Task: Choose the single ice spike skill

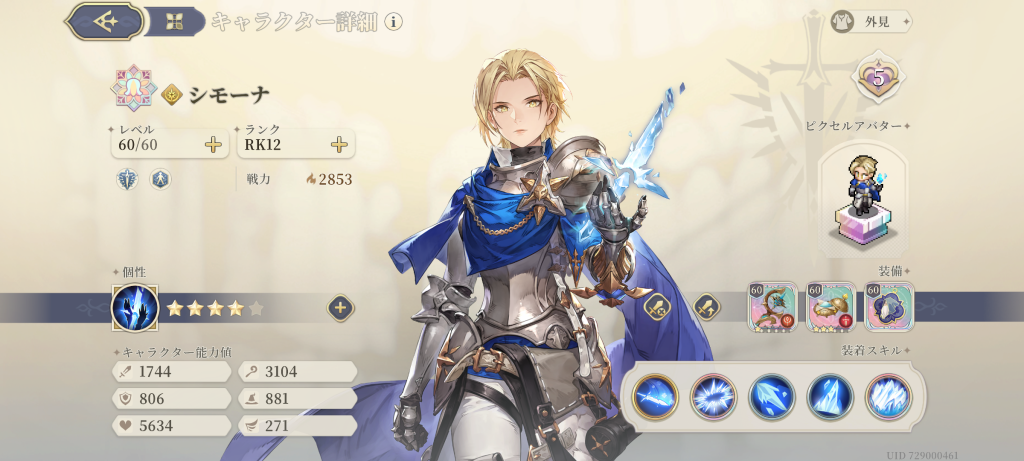Action: 830,395
